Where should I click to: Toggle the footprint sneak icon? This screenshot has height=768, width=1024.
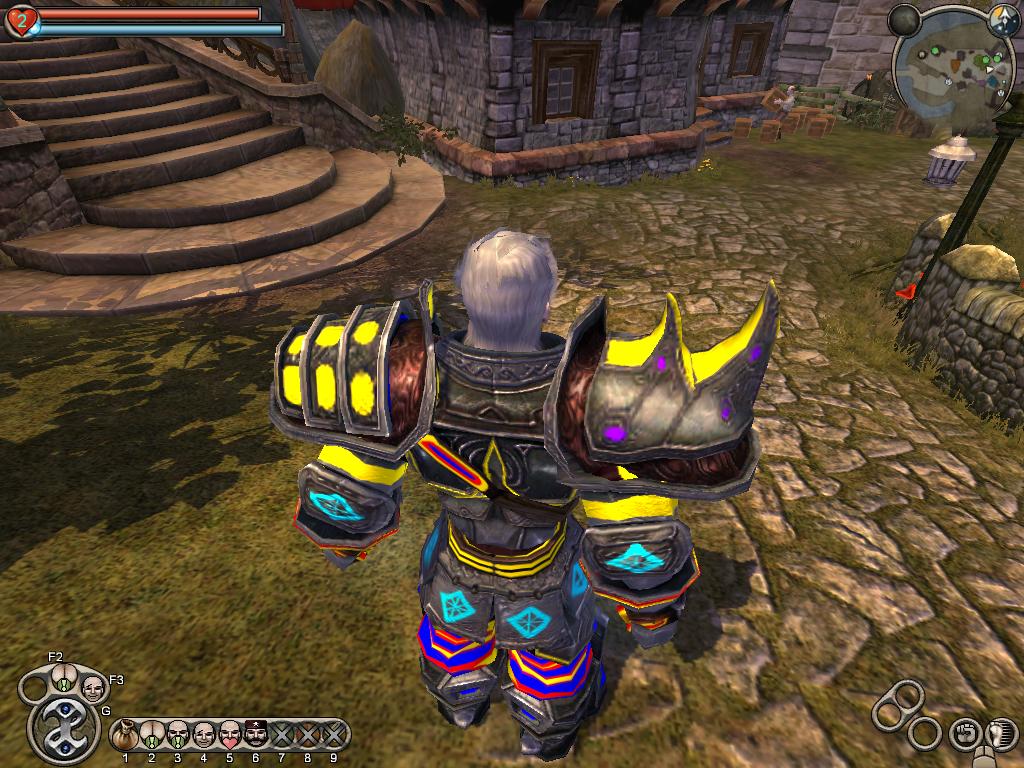(1000, 732)
